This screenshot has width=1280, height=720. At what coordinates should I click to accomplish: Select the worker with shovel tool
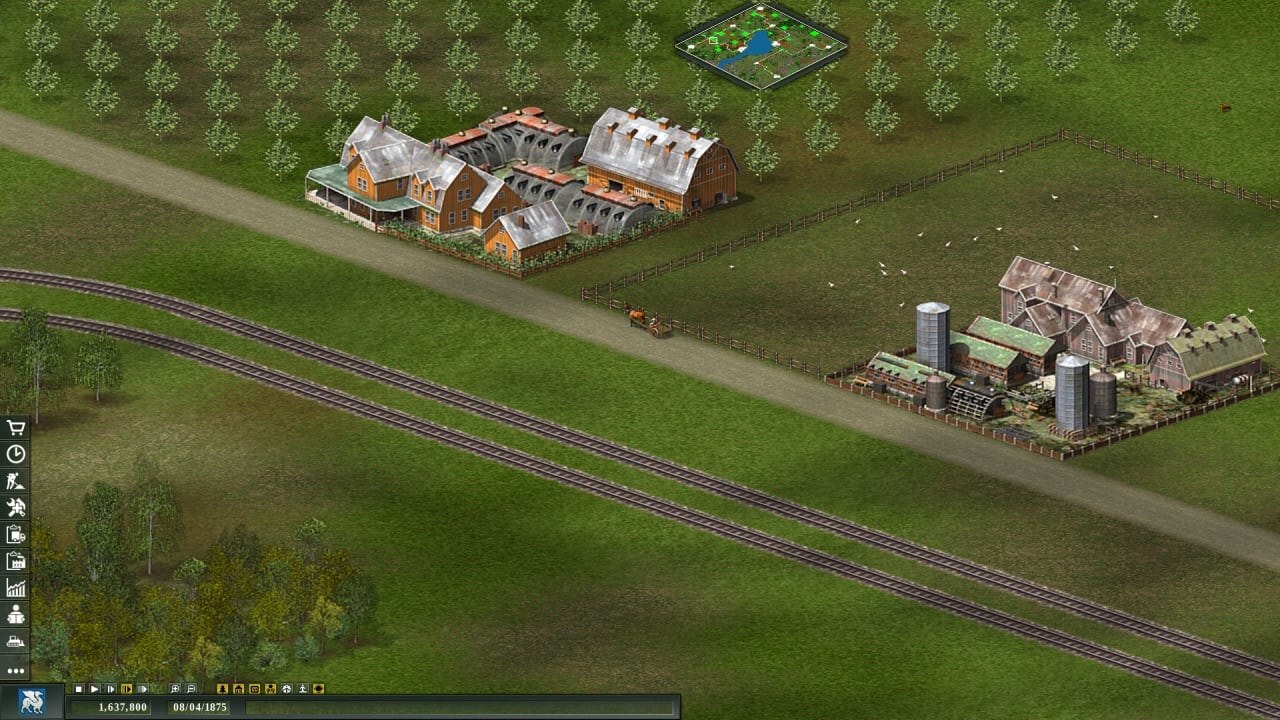15,481
